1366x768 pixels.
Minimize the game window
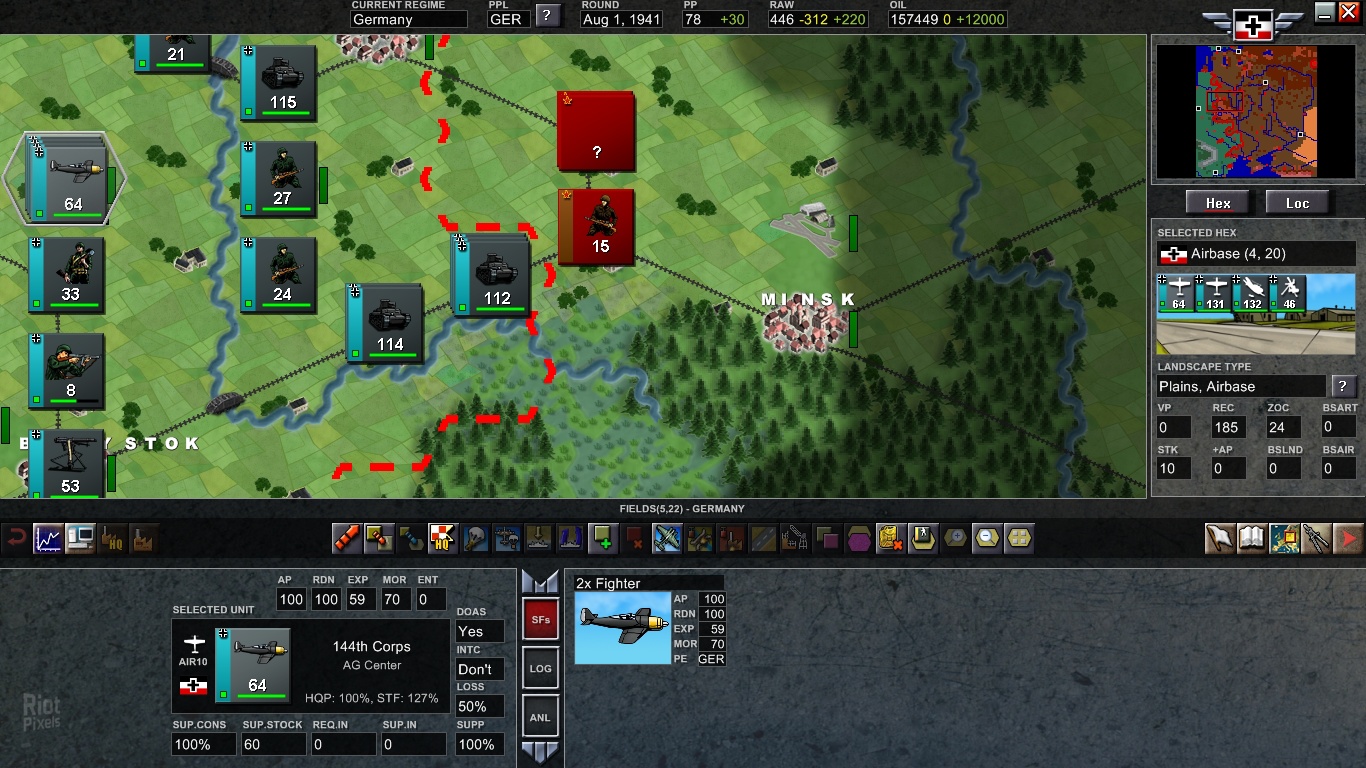click(1325, 12)
